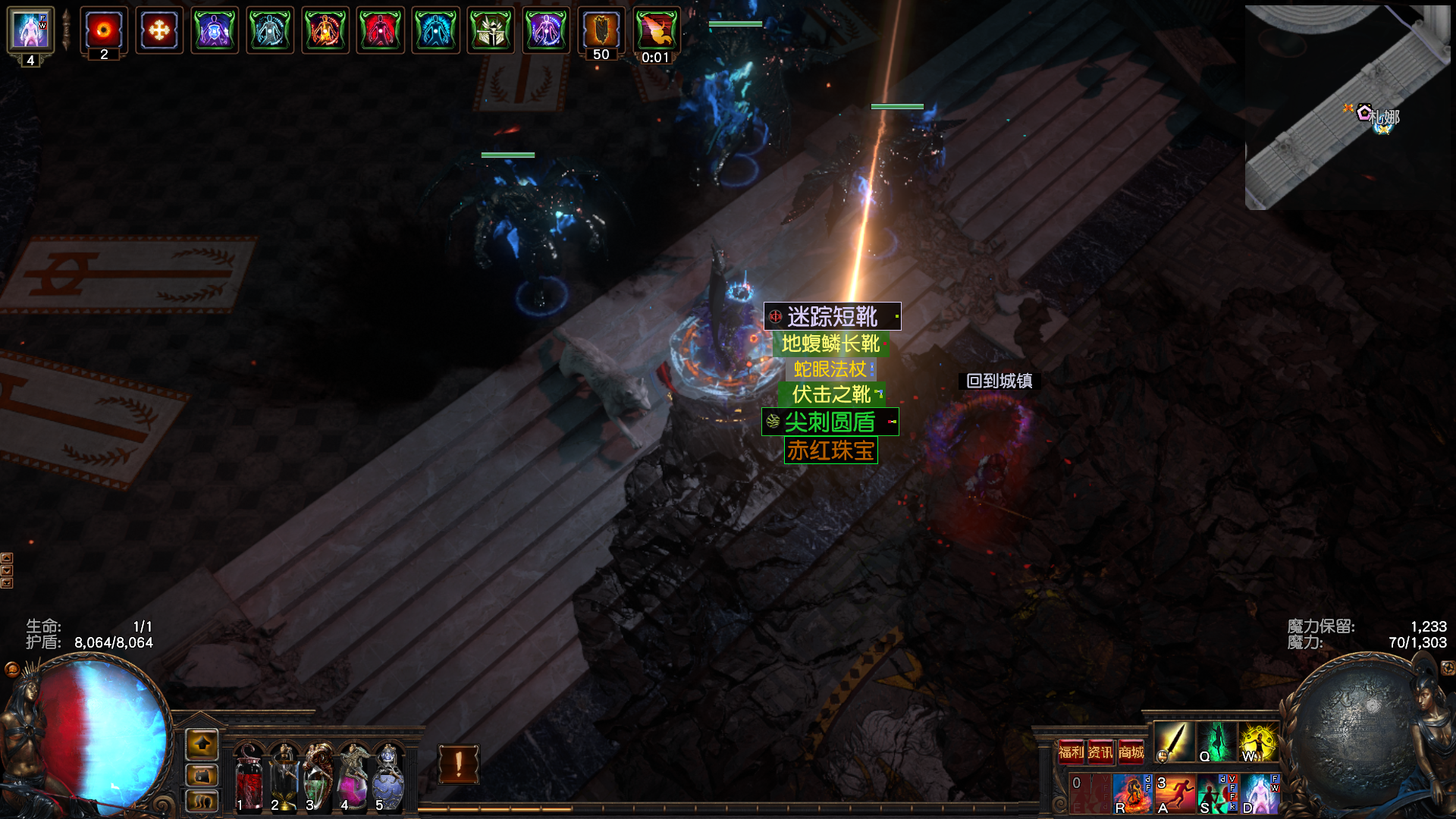Pick up the 尖刺圆盾 shield label
Viewport: 1456px width, 819px height.
click(830, 422)
